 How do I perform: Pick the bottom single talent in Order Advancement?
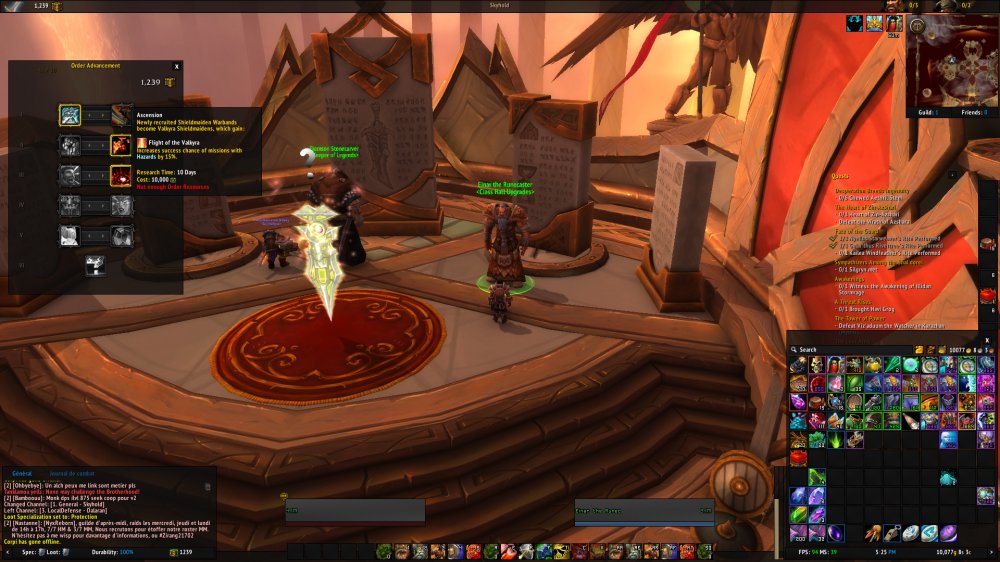pos(96,266)
